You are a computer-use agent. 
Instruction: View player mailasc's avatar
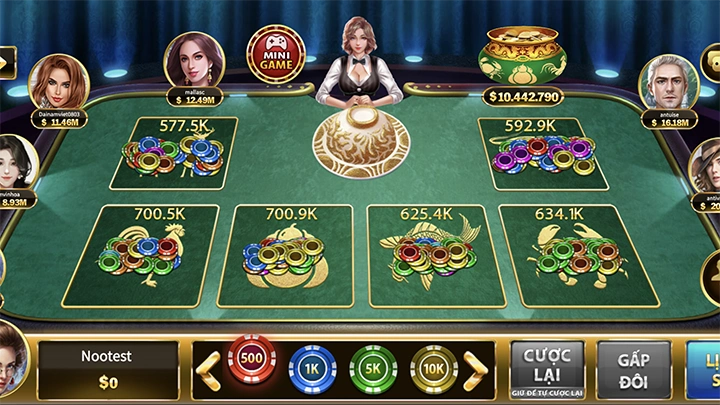195,62
